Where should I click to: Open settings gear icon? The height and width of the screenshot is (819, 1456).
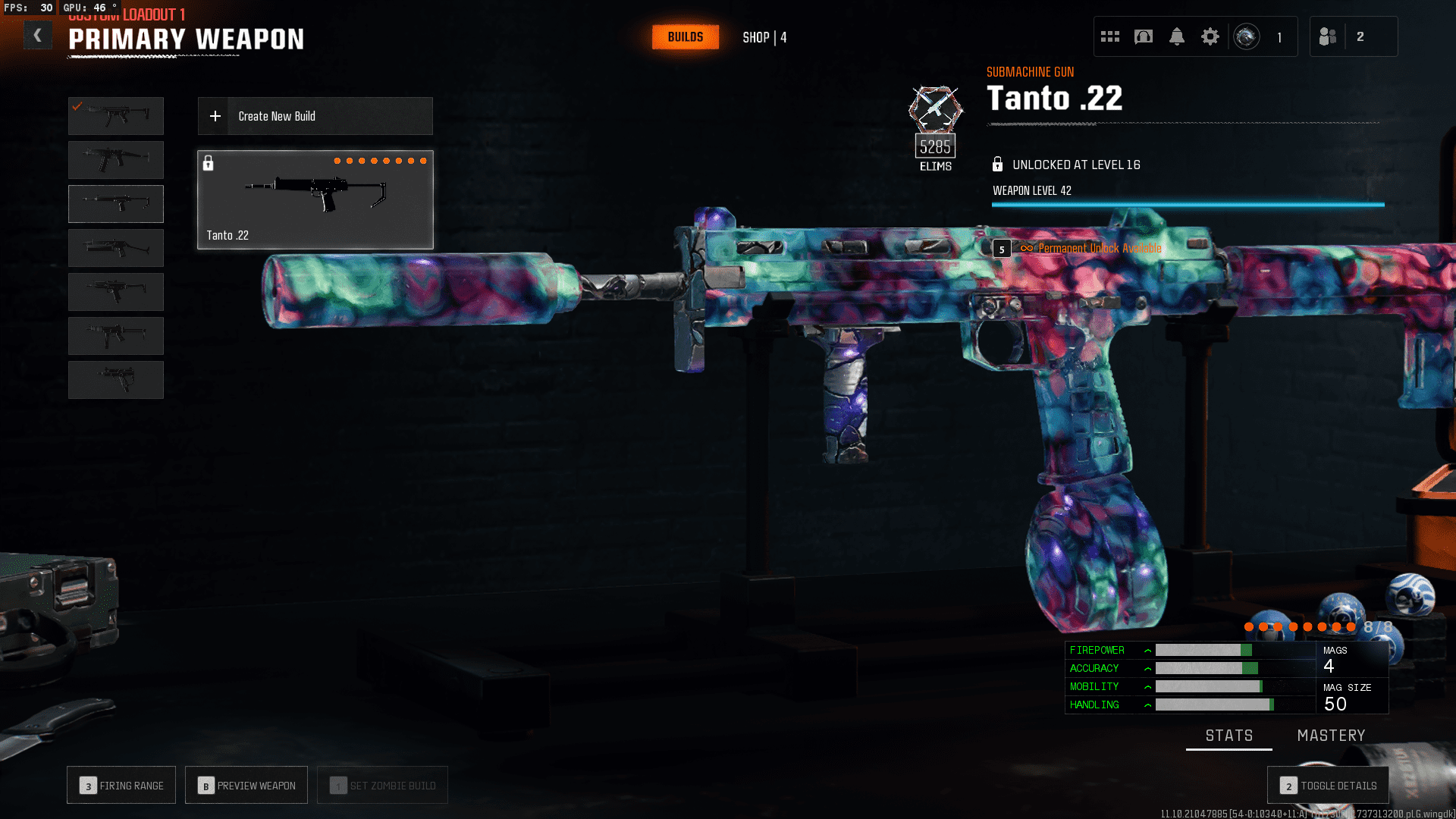click(1210, 36)
